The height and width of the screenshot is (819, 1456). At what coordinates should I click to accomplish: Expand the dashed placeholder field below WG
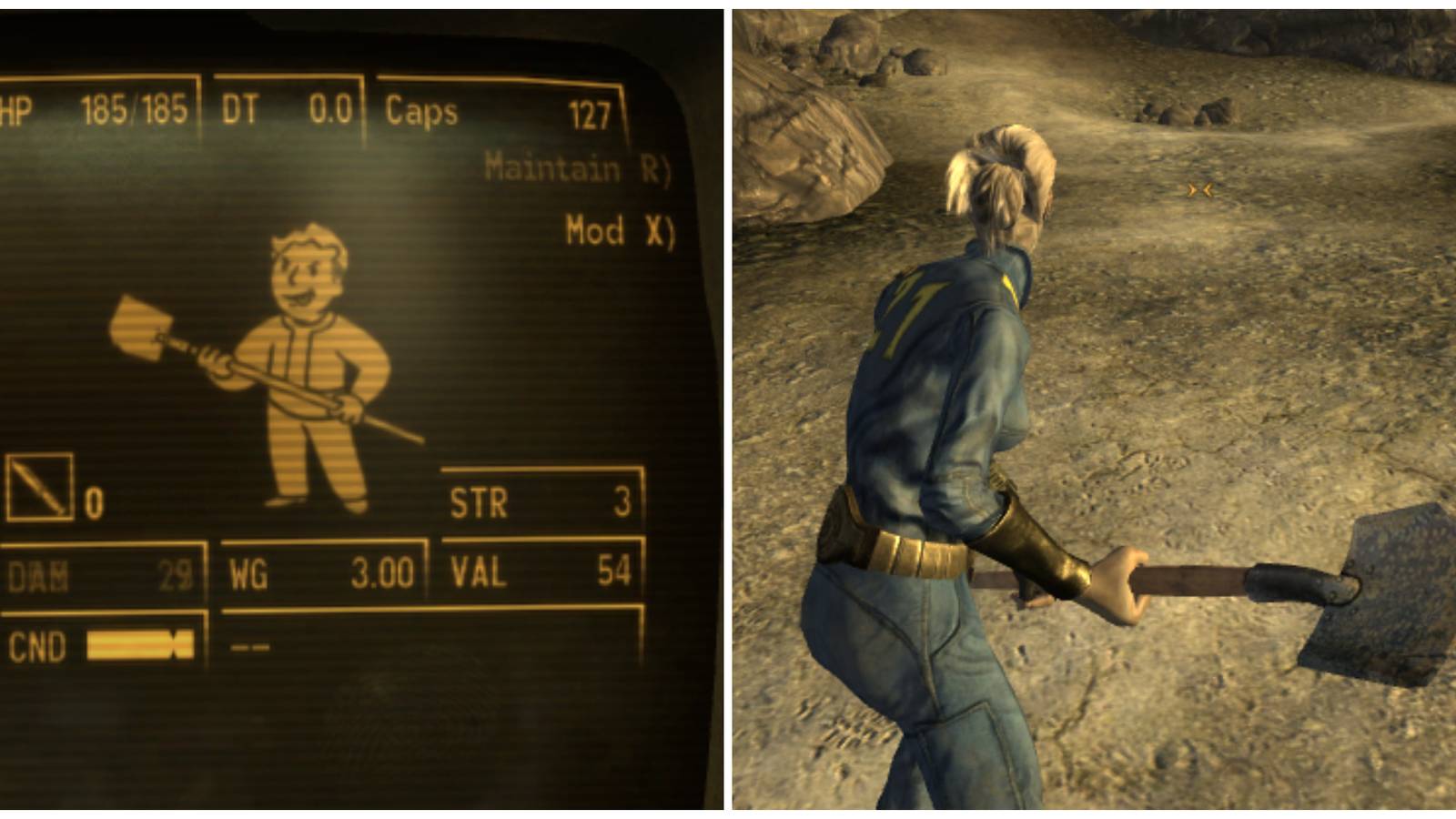[x=248, y=646]
